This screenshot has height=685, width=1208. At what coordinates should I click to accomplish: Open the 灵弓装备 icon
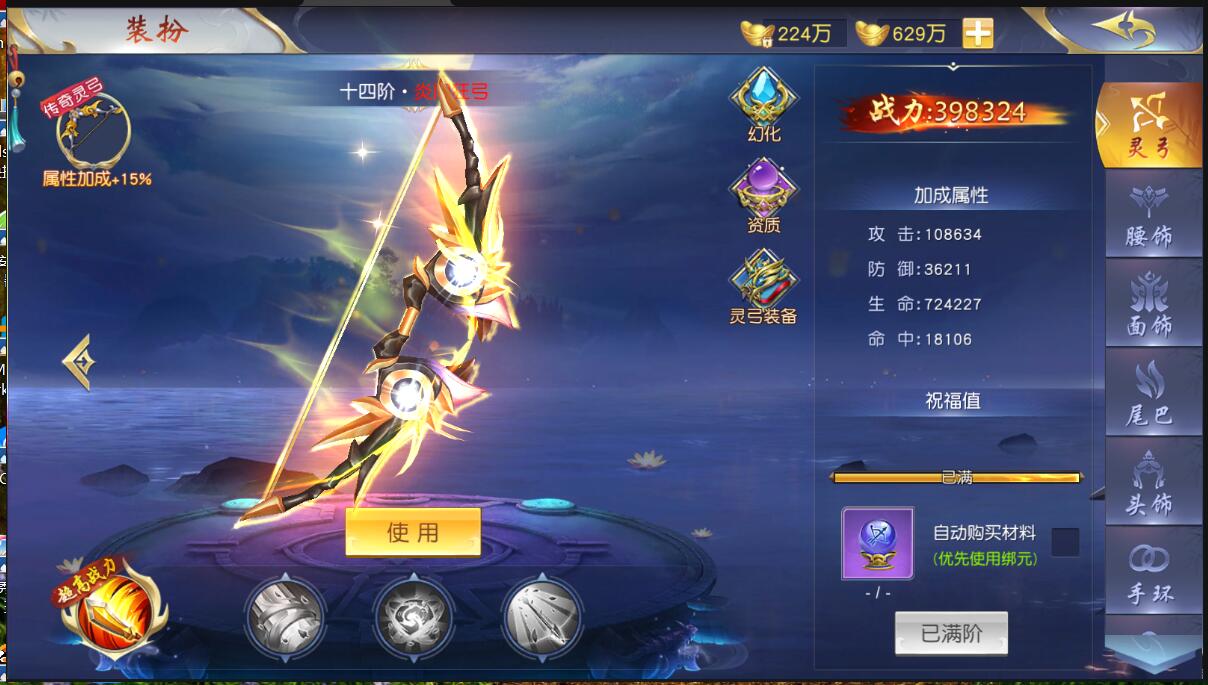point(764,282)
